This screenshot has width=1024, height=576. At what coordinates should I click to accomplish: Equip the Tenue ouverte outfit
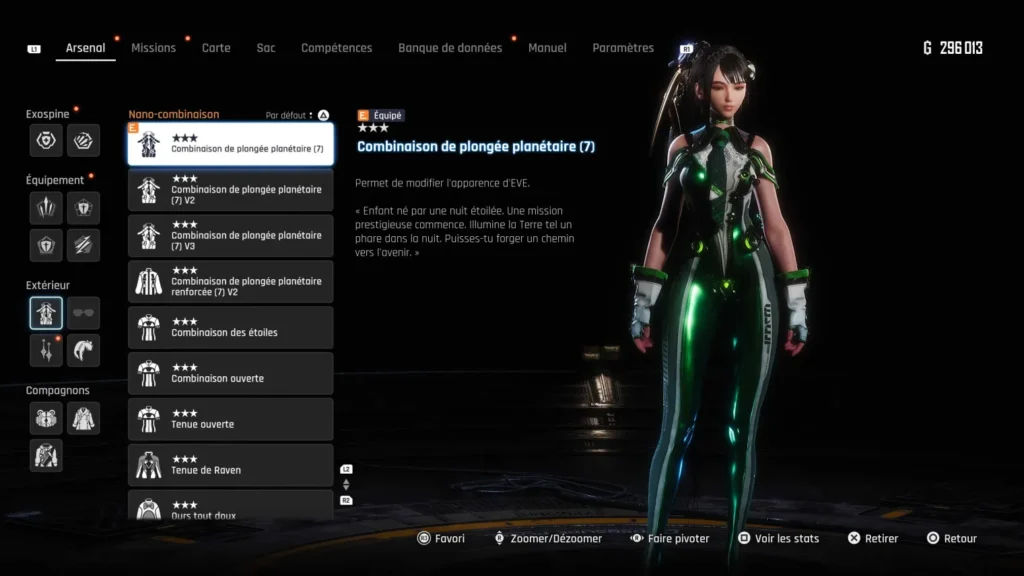231,420
